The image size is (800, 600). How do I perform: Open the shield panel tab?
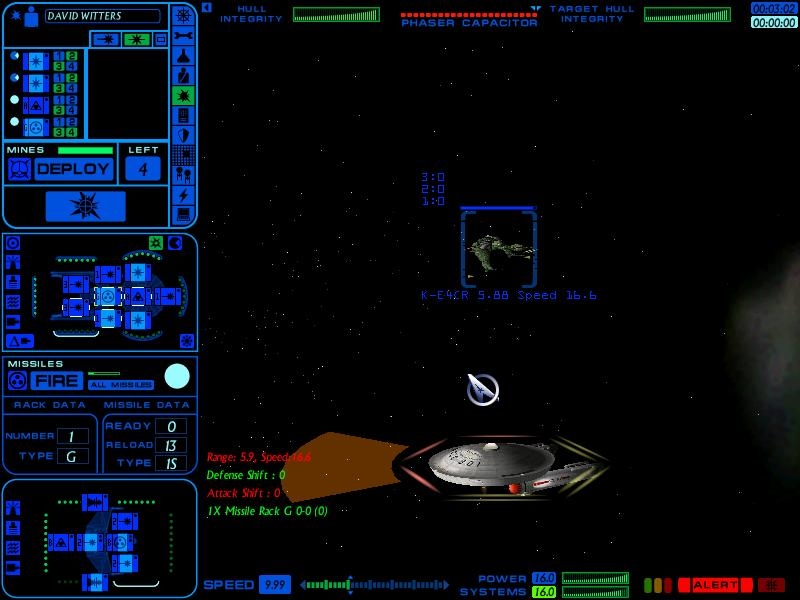[x=183, y=135]
